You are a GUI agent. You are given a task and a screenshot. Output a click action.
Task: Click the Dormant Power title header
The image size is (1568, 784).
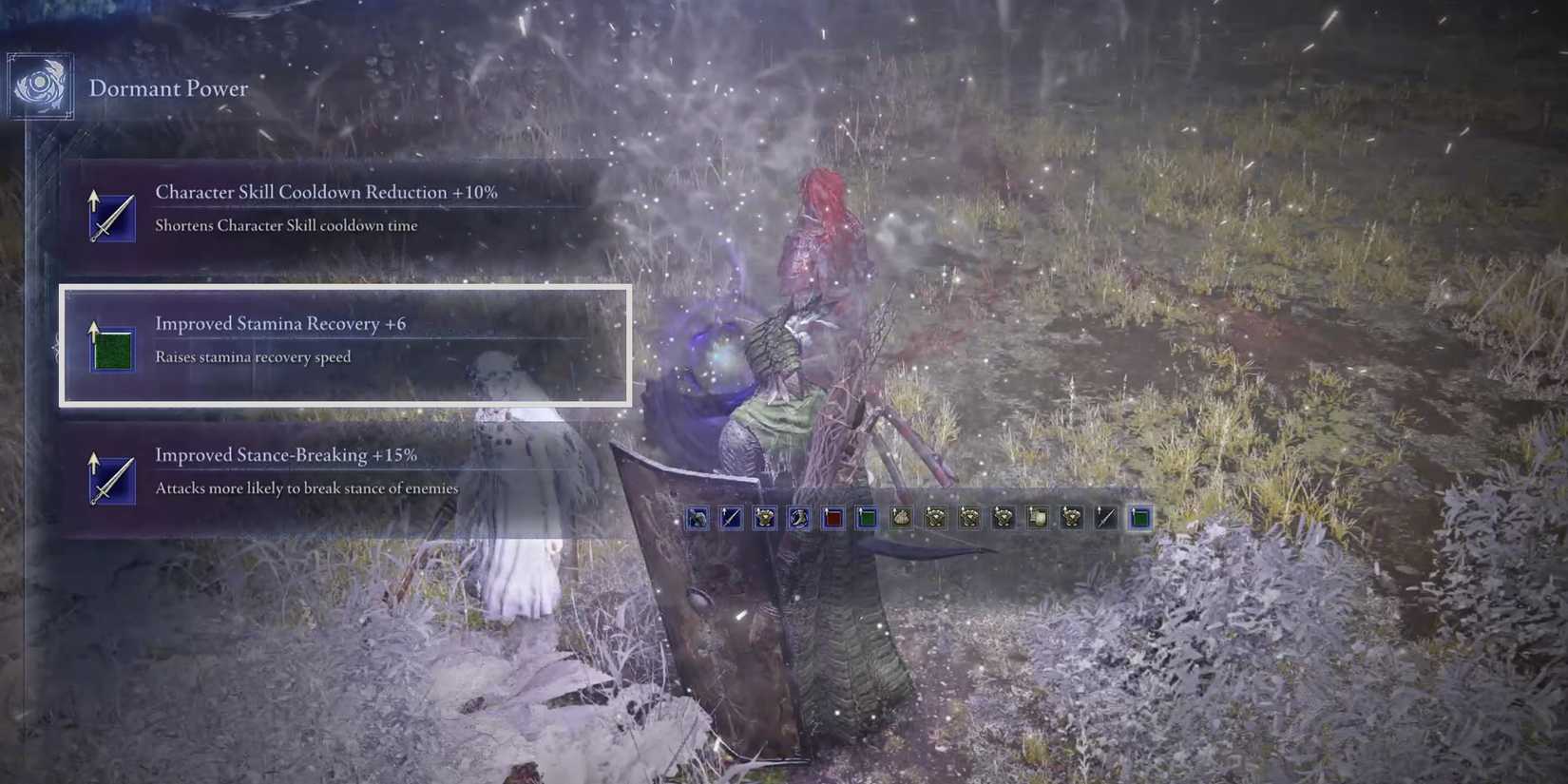click(x=169, y=88)
